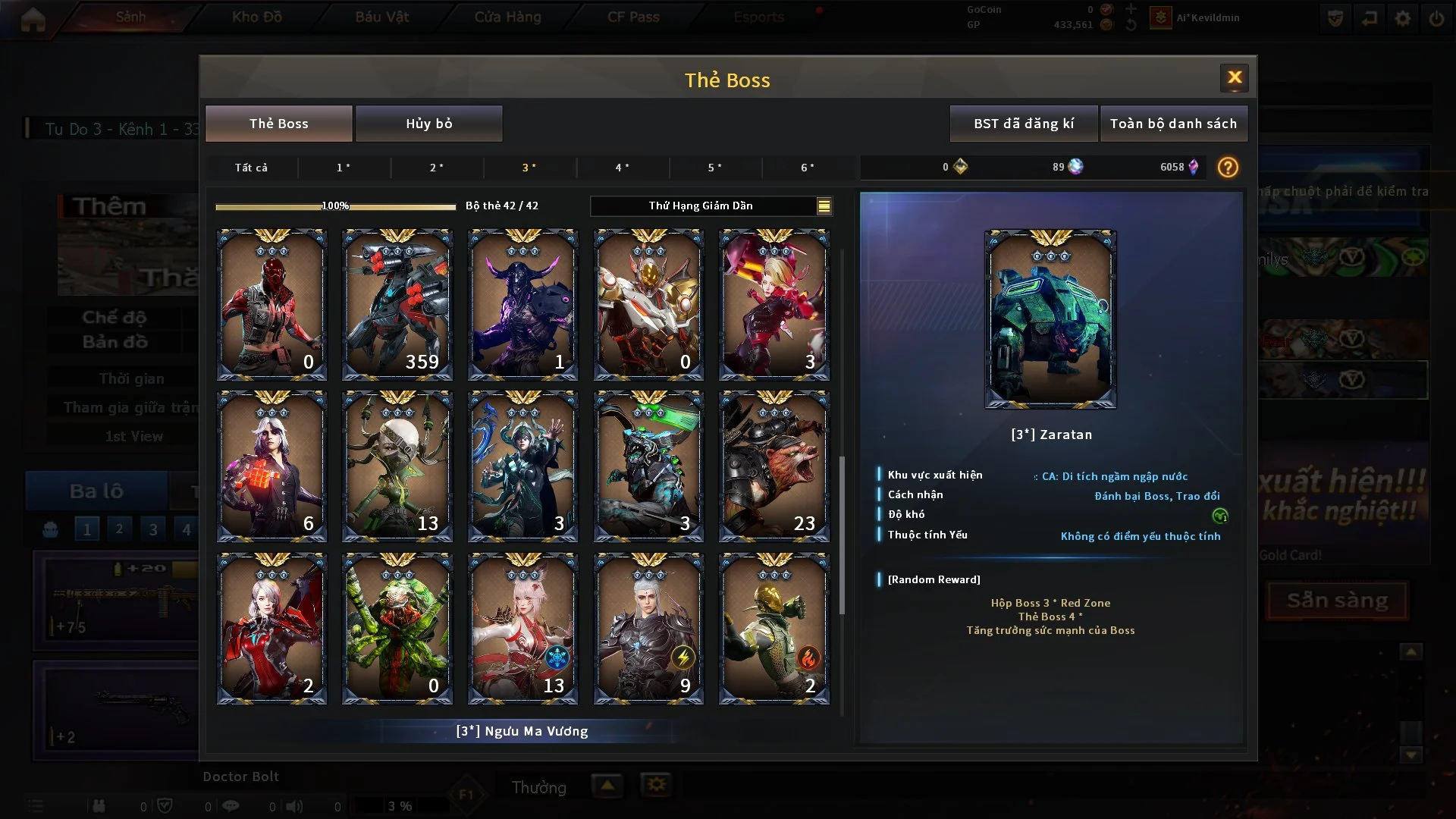The width and height of the screenshot is (1456, 819).
Task: Show Toàn bộ danh sách
Action: tap(1173, 124)
